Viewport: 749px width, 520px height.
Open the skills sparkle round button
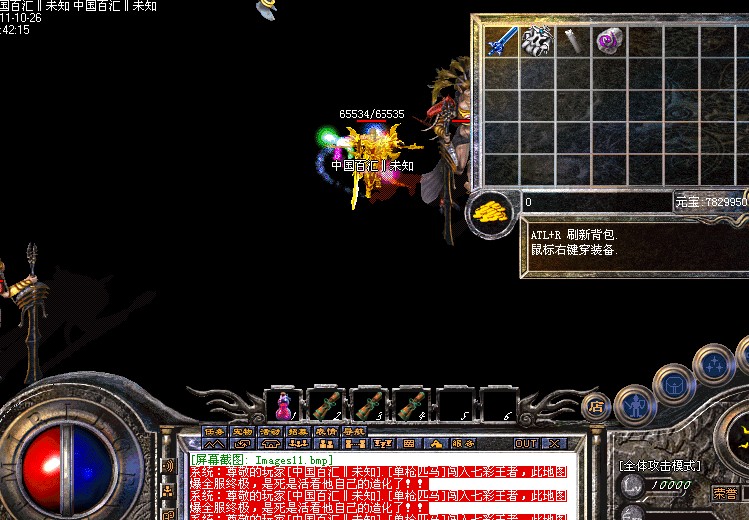(x=714, y=364)
